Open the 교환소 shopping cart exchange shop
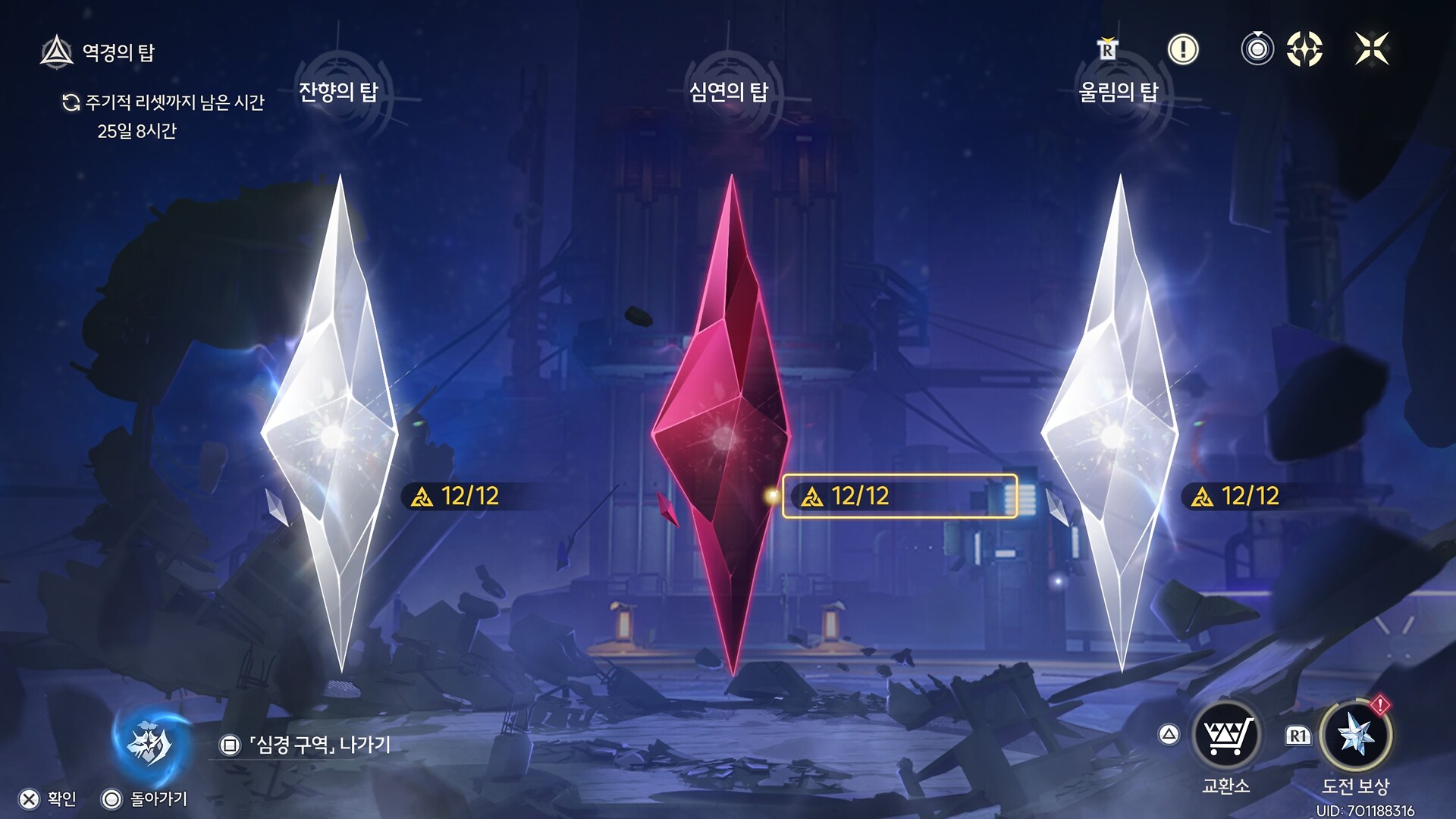The image size is (1456, 819). [x=1226, y=736]
